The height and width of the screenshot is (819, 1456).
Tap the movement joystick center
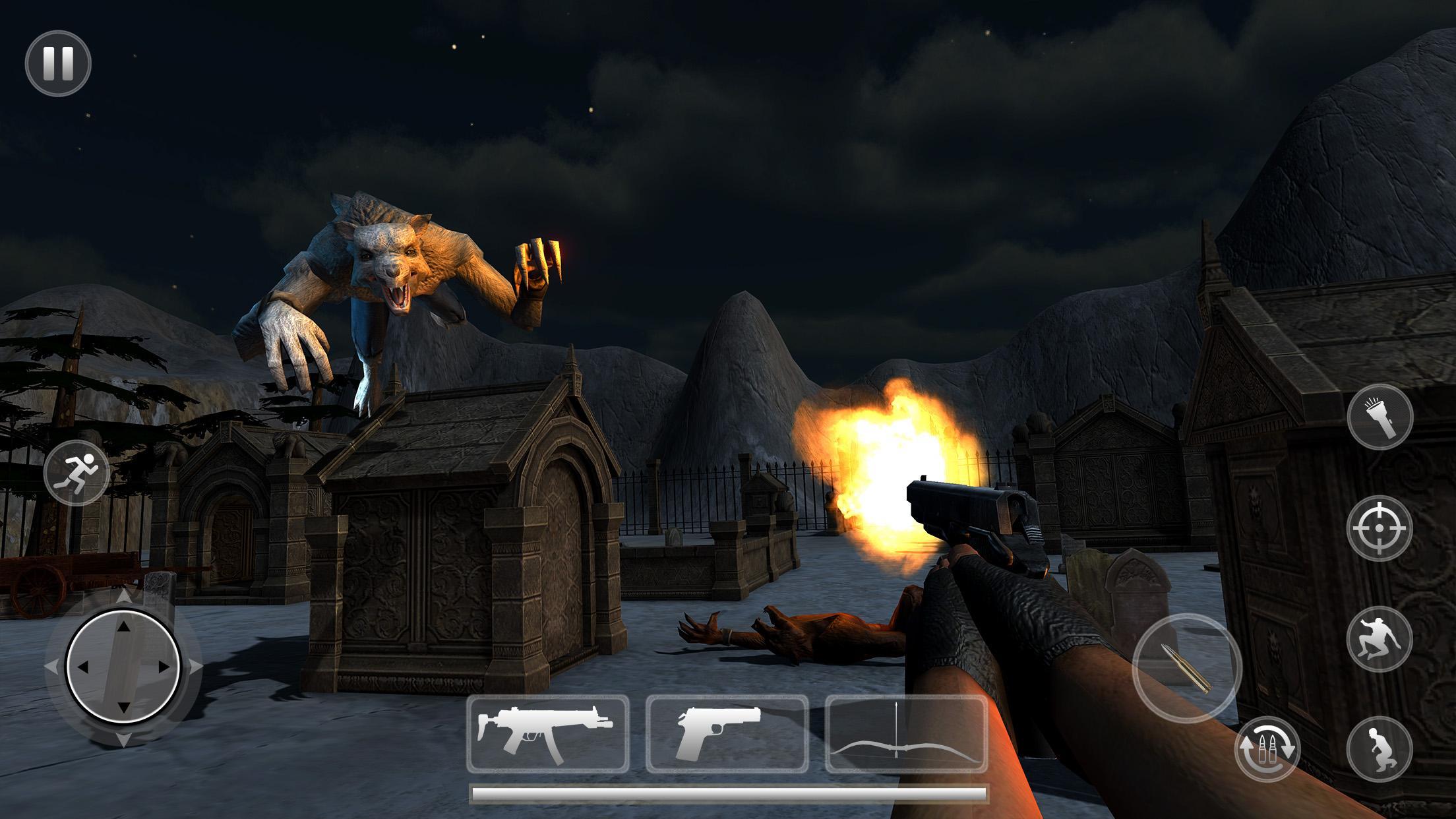click(122, 666)
